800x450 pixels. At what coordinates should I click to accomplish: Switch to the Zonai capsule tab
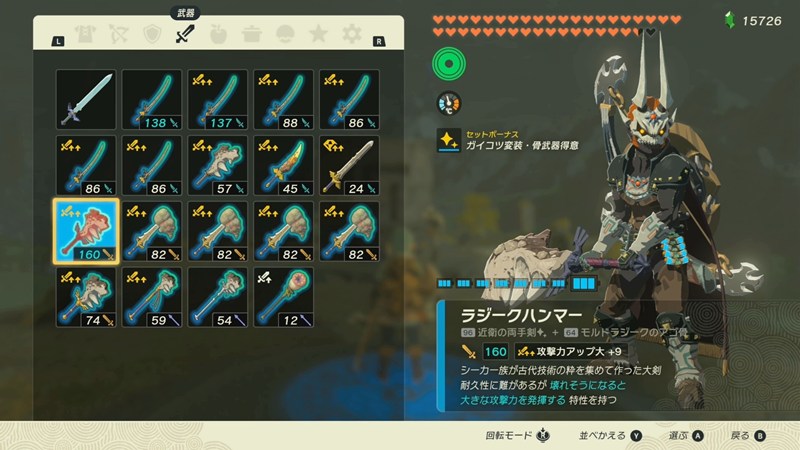284,36
